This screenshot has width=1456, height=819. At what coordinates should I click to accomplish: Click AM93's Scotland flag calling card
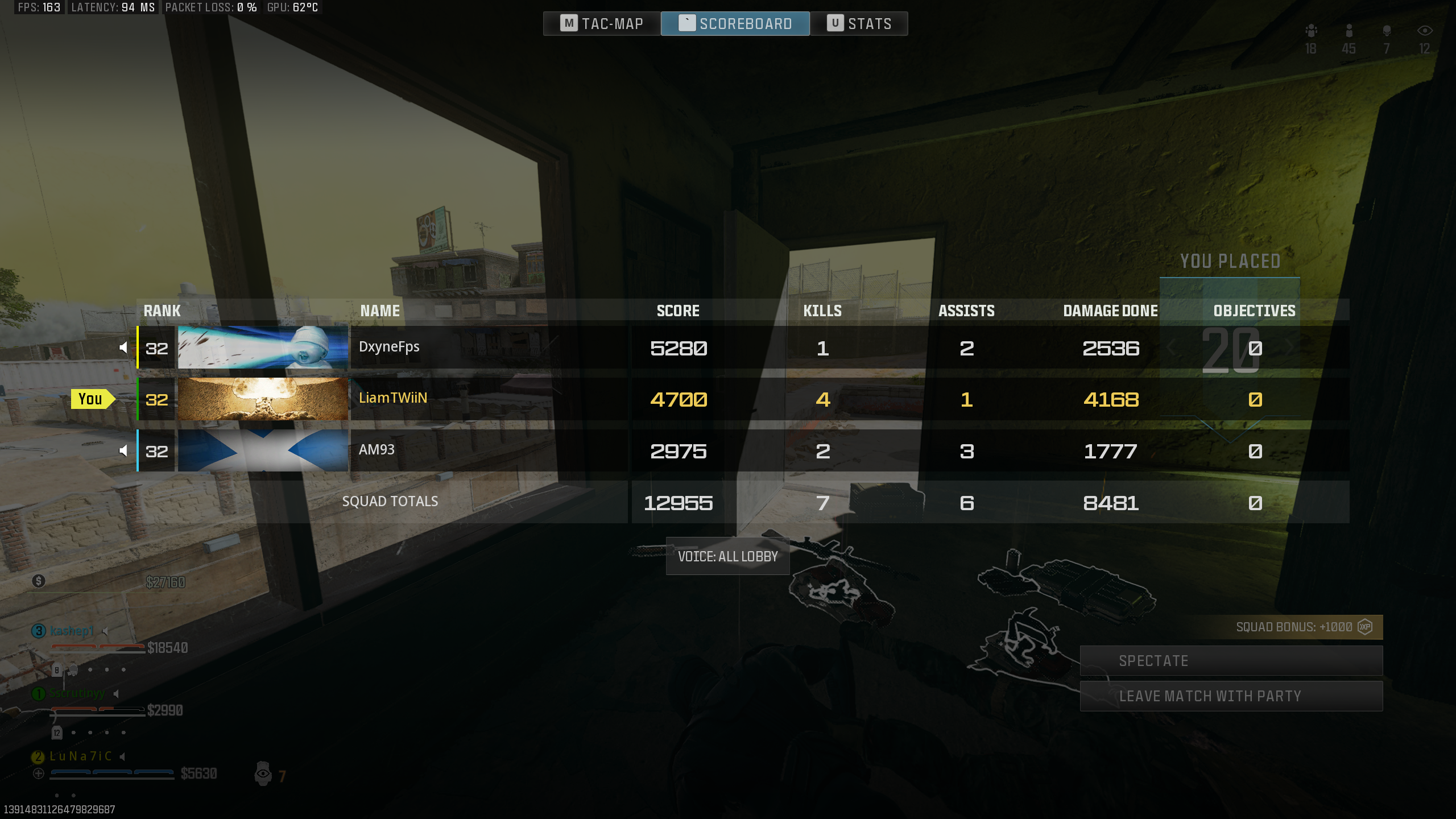(x=263, y=450)
